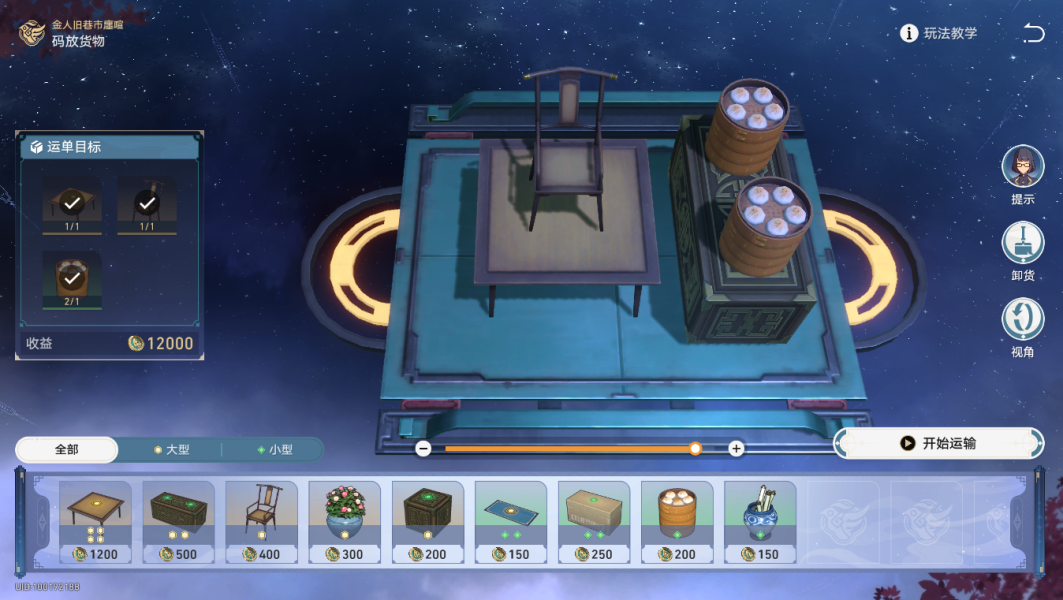Select the 全部 all-items tab
This screenshot has width=1063, height=600.
(67, 450)
